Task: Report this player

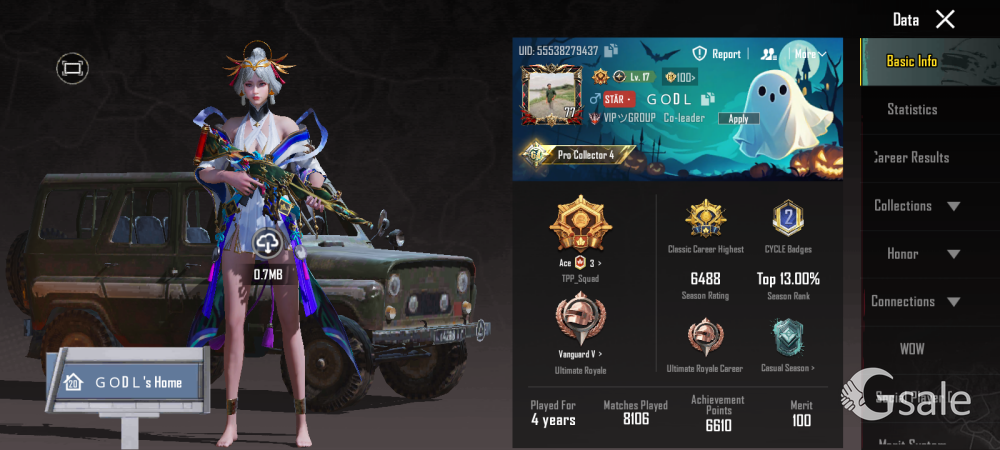Action: click(x=717, y=54)
